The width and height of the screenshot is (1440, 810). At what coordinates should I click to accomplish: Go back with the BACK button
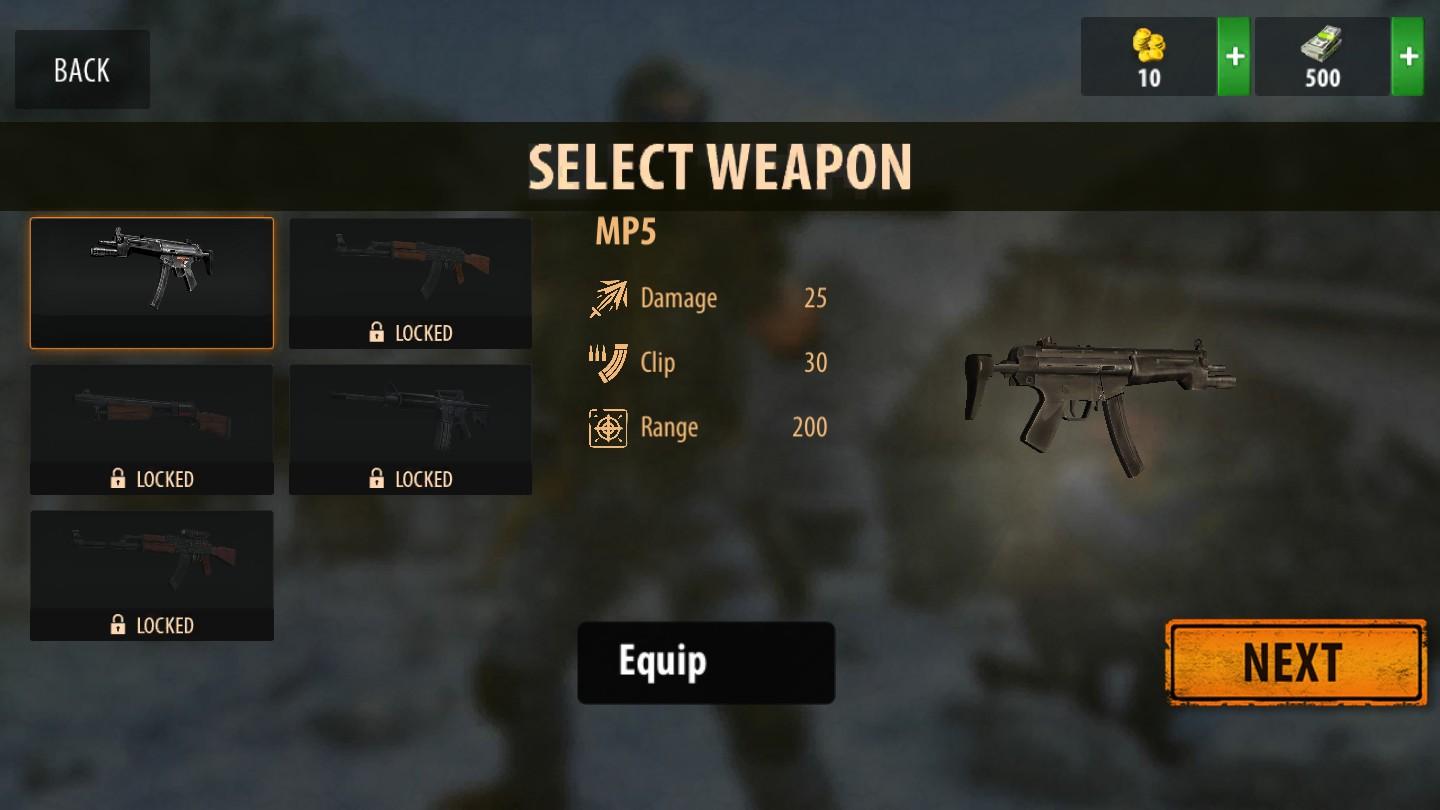coord(82,70)
